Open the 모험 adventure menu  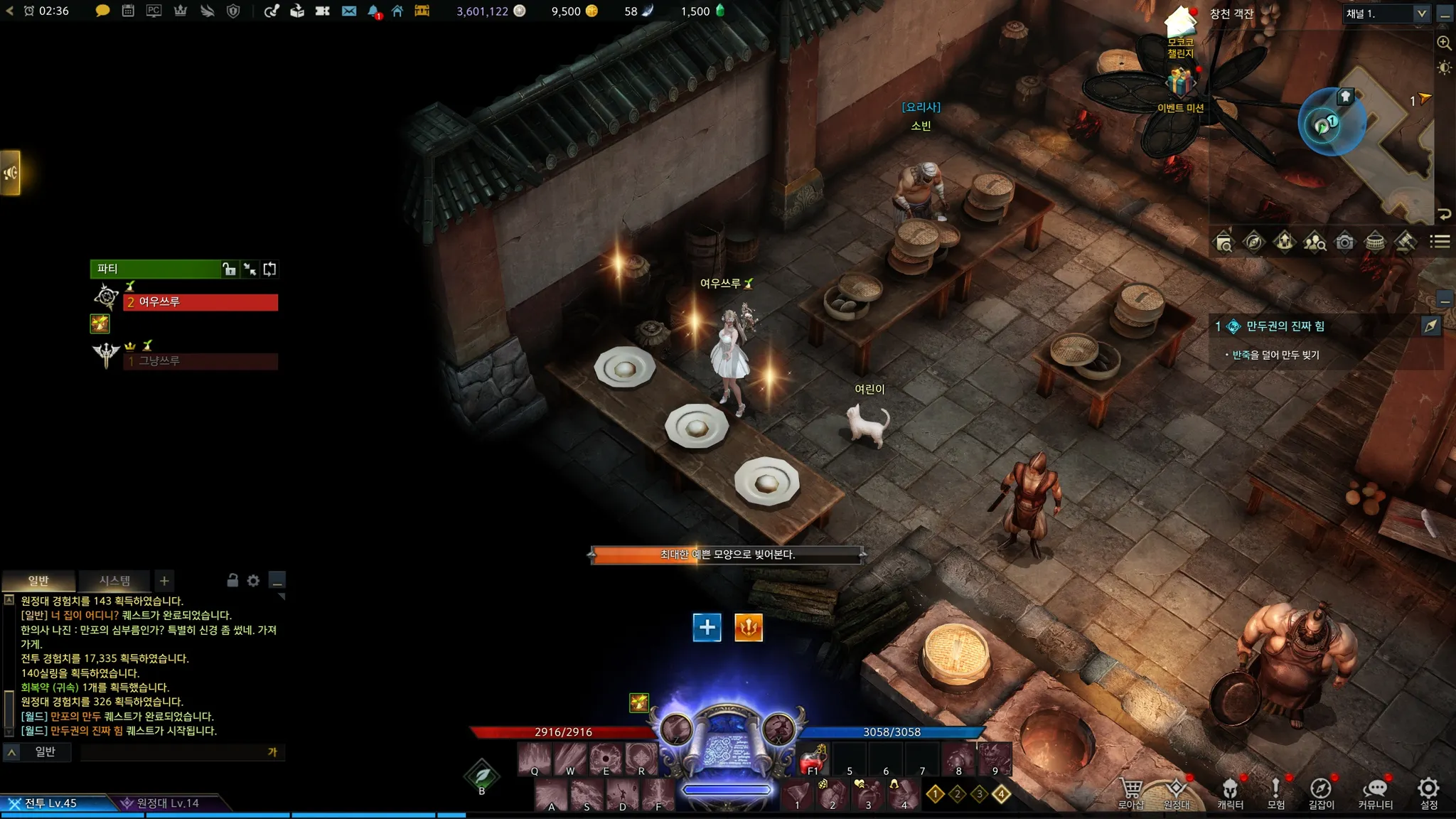coord(1275,793)
